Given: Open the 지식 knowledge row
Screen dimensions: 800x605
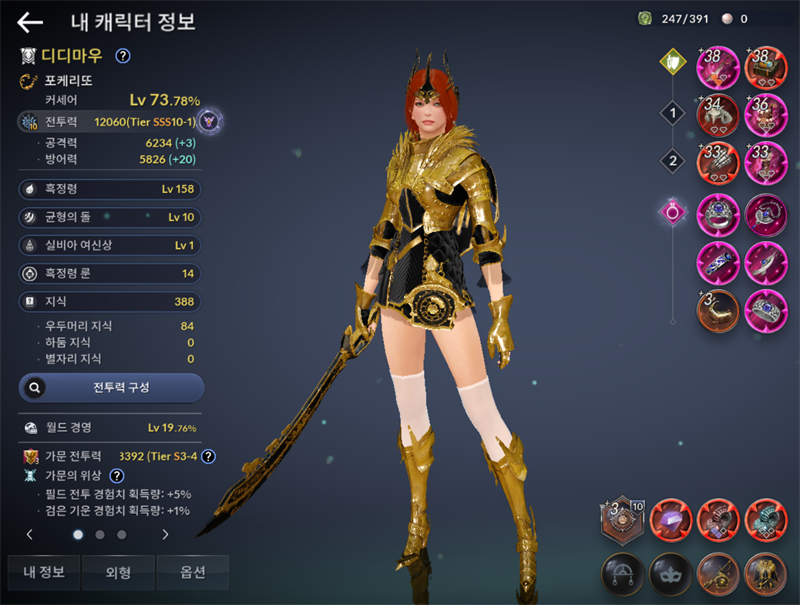Looking at the screenshot, I should (x=110, y=300).
